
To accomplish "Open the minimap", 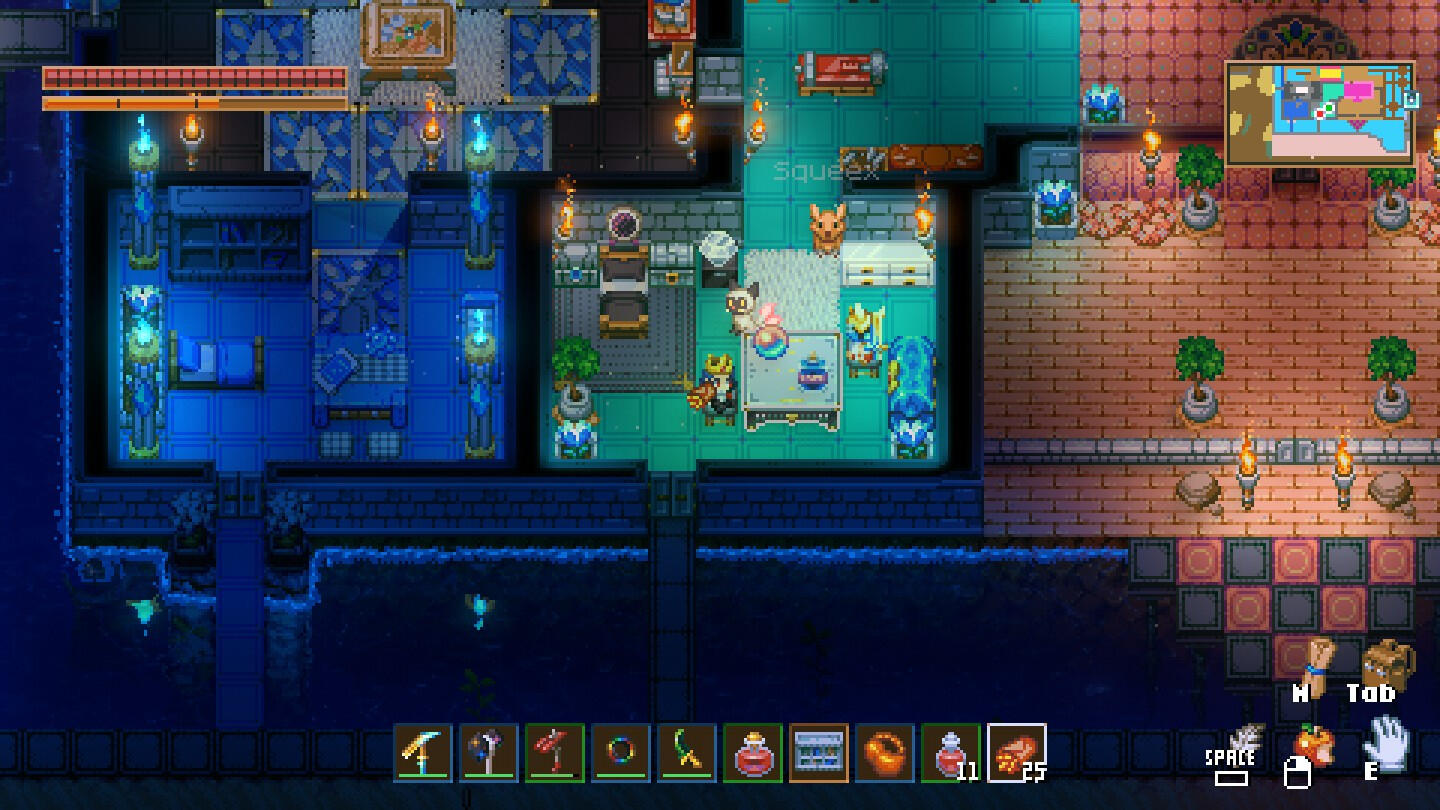I will coord(1319,113).
